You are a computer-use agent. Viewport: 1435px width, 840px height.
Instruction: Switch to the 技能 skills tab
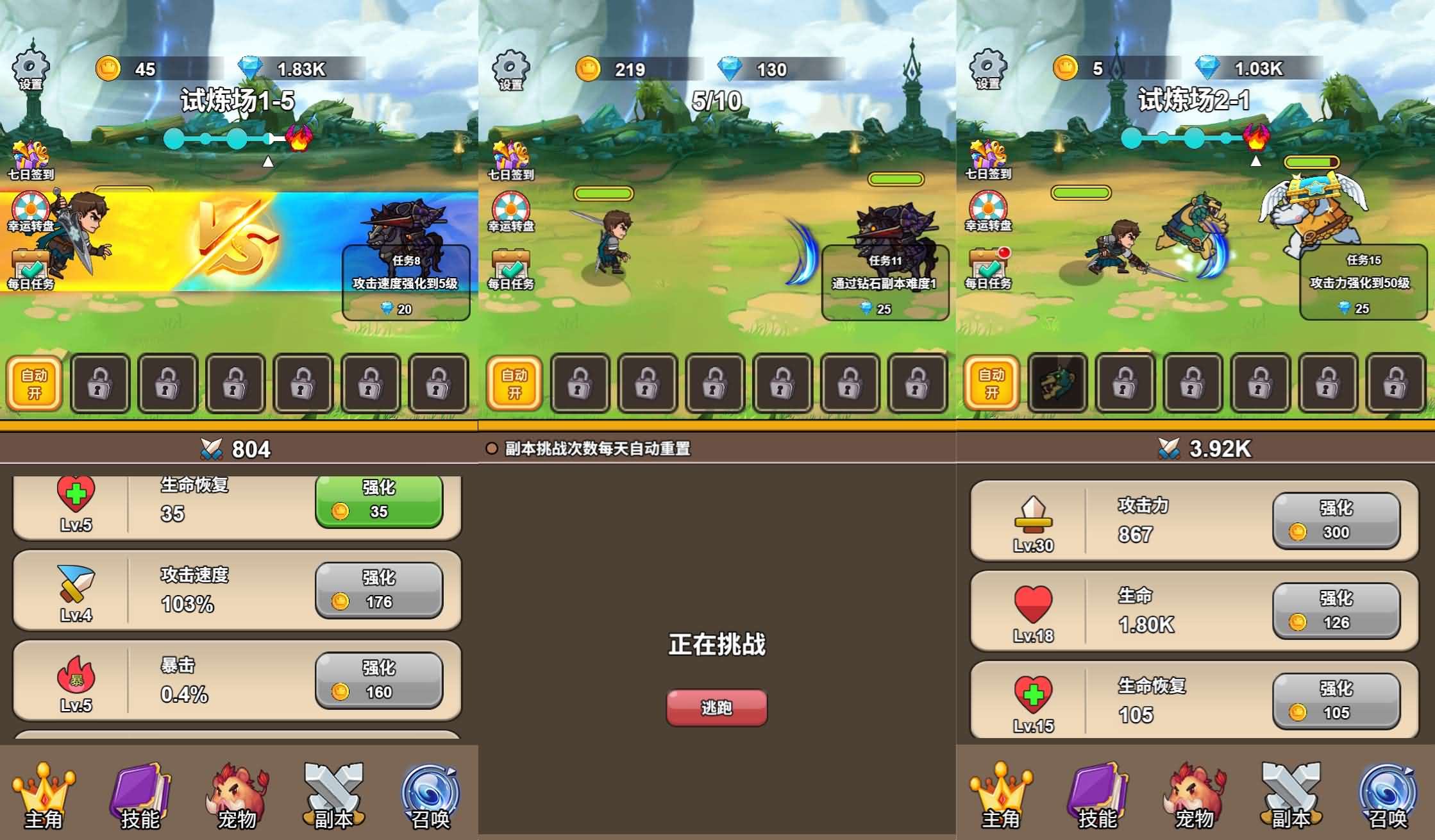click(140, 795)
